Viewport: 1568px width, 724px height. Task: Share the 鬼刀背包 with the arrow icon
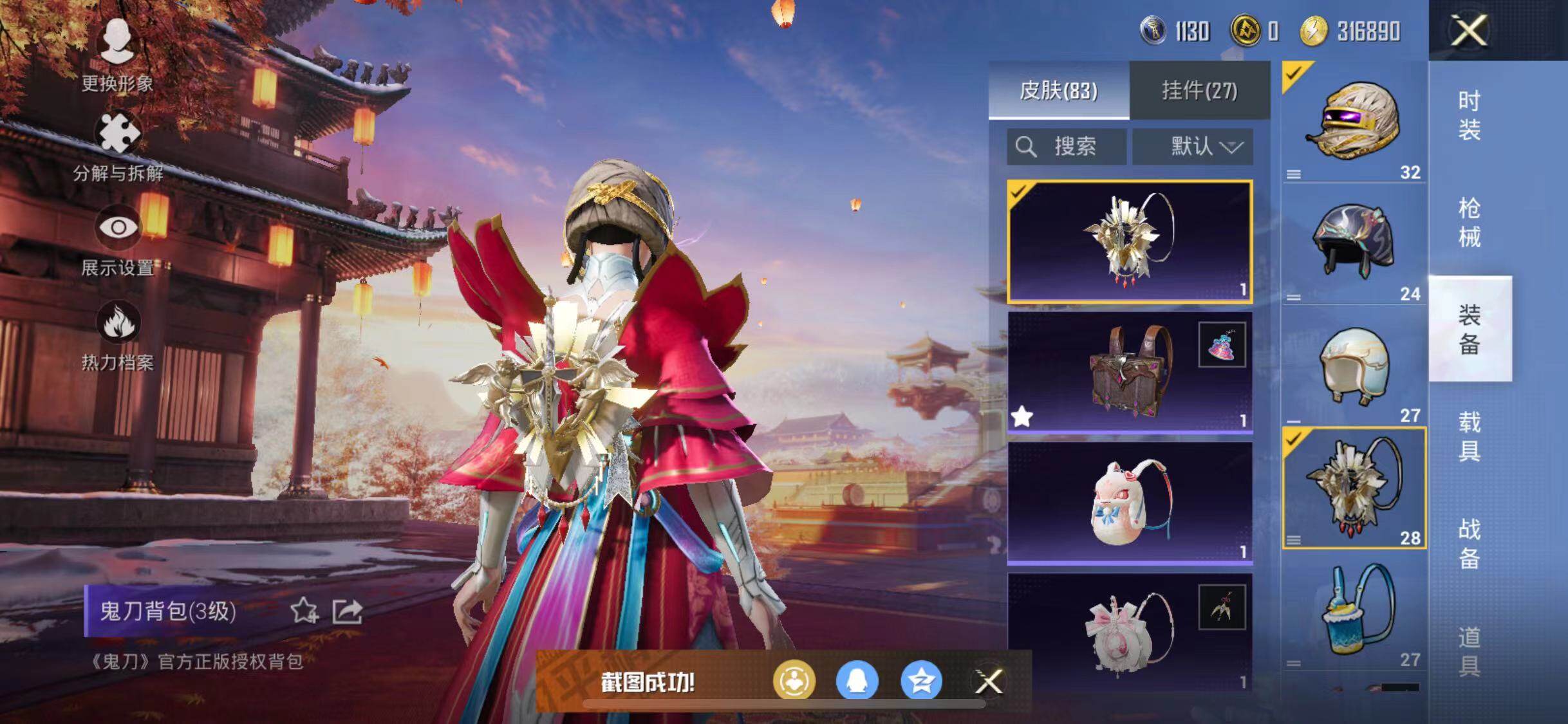pos(348,611)
